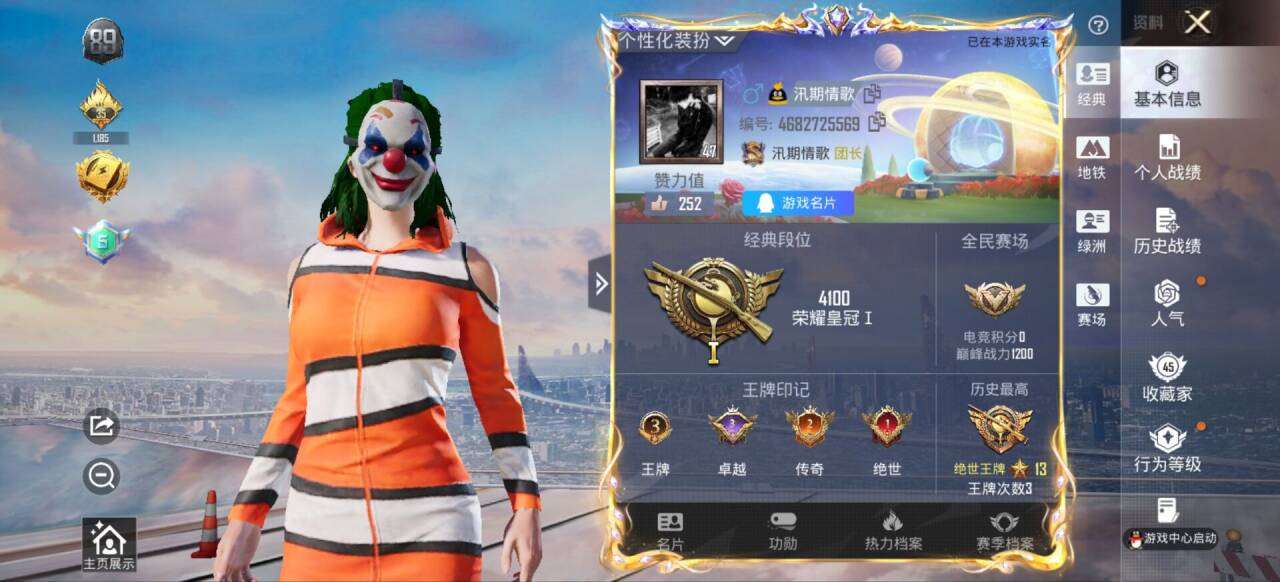Click the 主页展示 homepage display button

[108, 545]
